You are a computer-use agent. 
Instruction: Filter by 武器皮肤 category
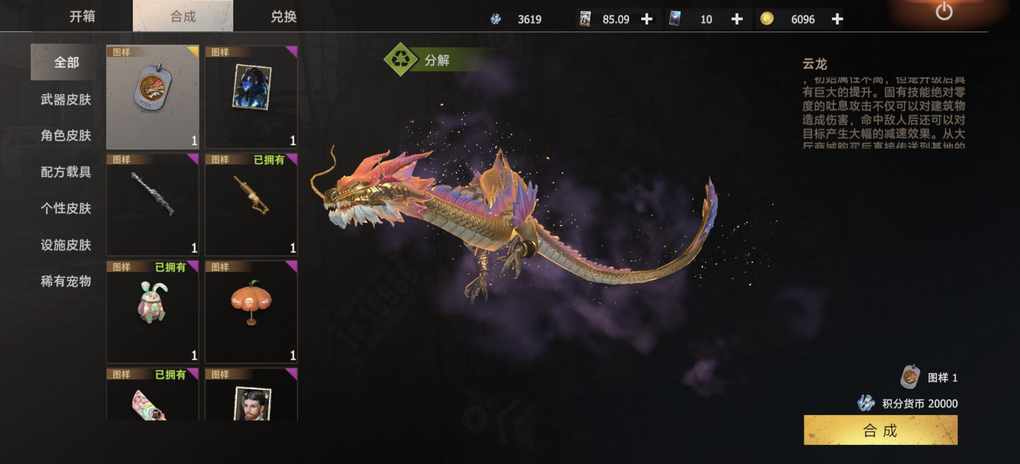point(66,99)
